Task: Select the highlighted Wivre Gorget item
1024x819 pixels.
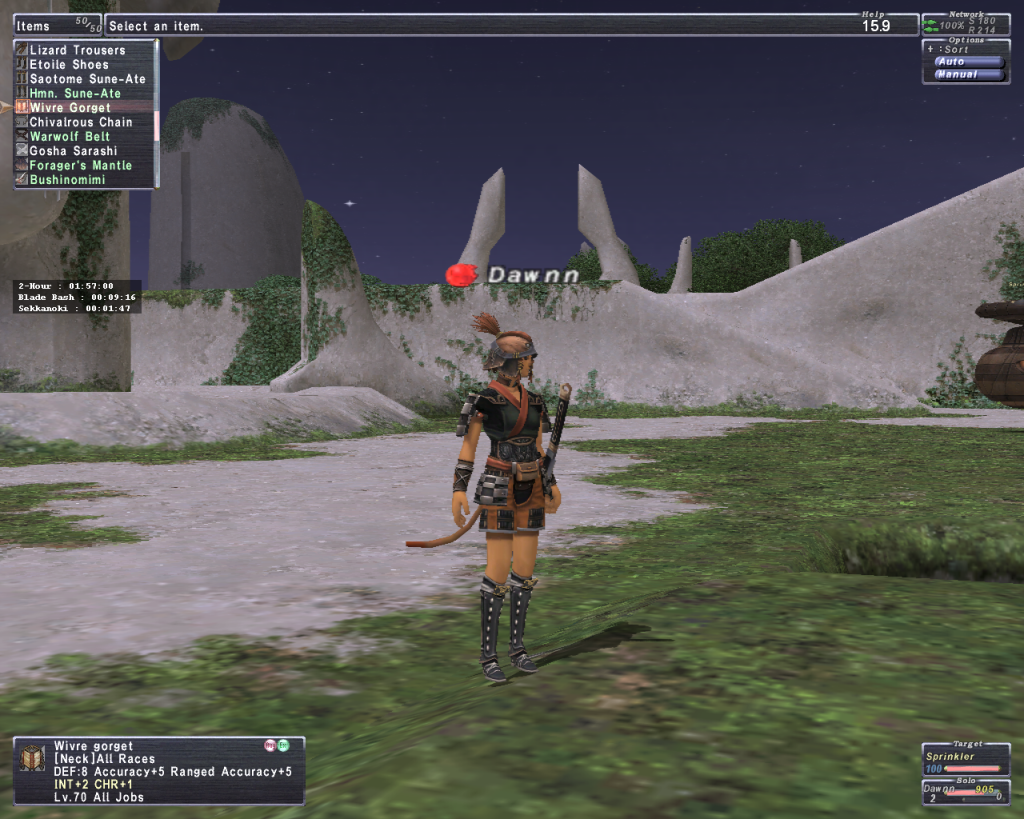Action: tap(70, 108)
